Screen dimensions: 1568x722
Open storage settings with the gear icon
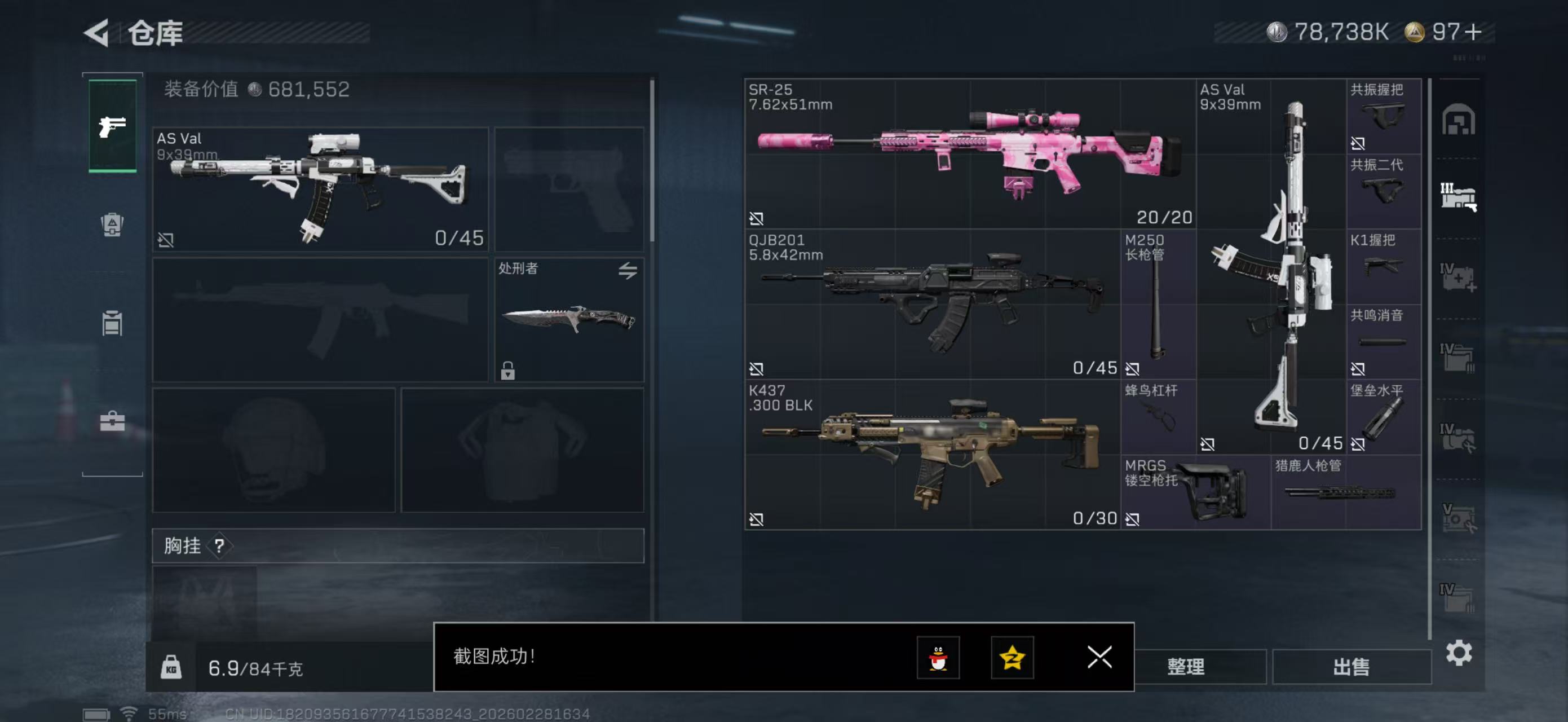(1459, 653)
